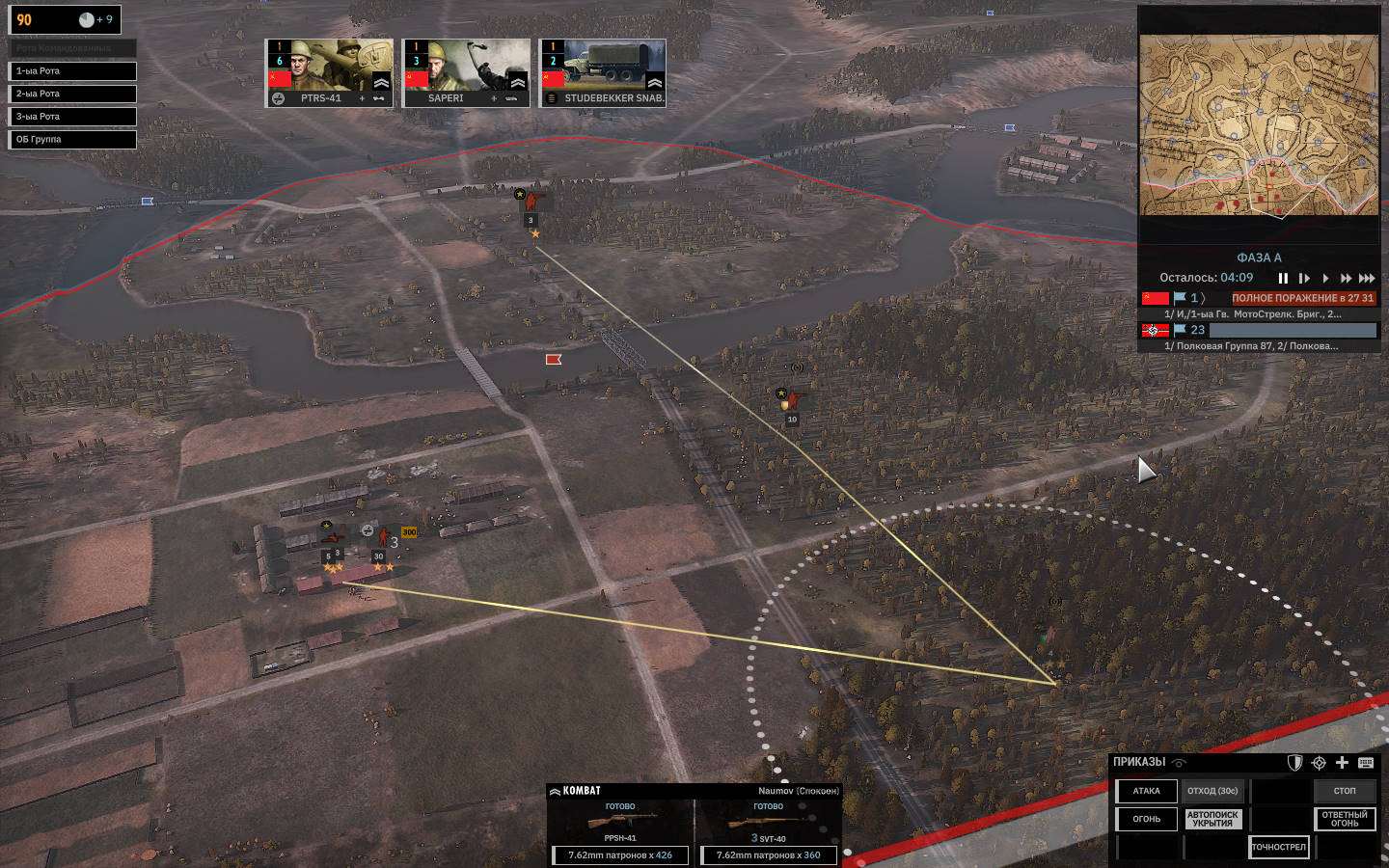Activate the ТОЧНОСТРЕЛ order button
1389x868 pixels.
coord(1279,847)
